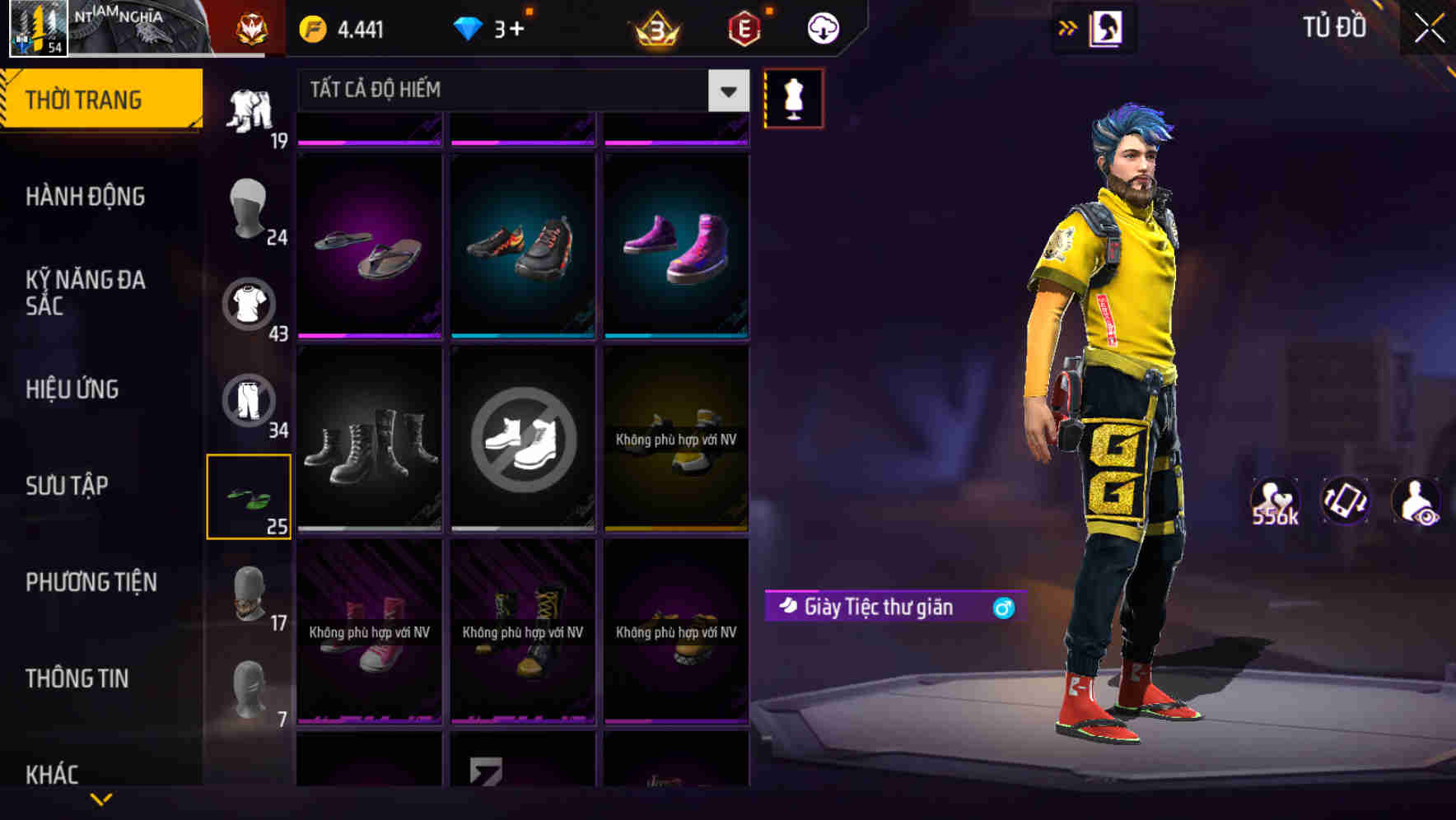This screenshot has height=820, width=1456.
Task: Select the shoes category icon in sidebar
Action: (x=250, y=494)
